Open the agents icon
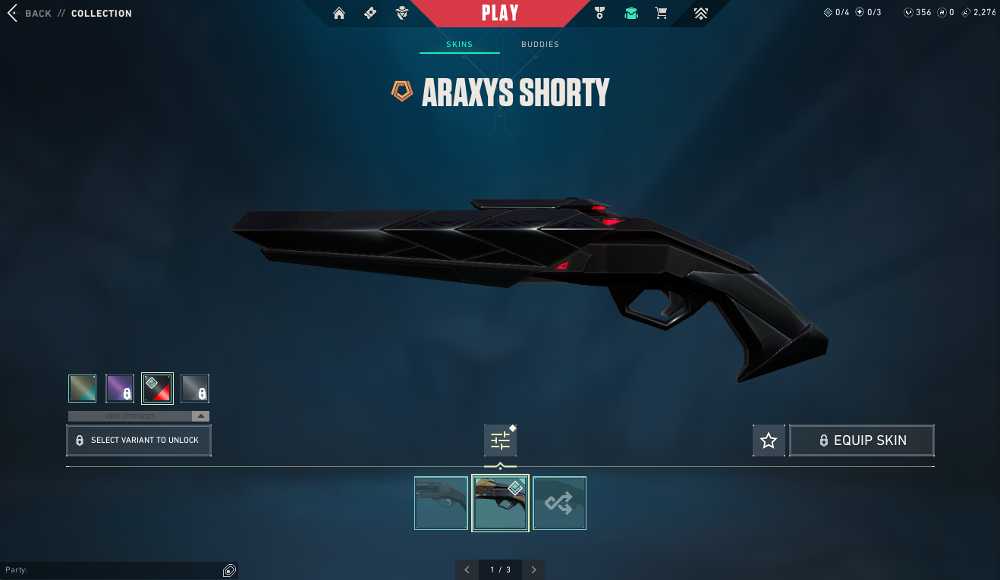The image size is (1000, 580). [x=402, y=14]
